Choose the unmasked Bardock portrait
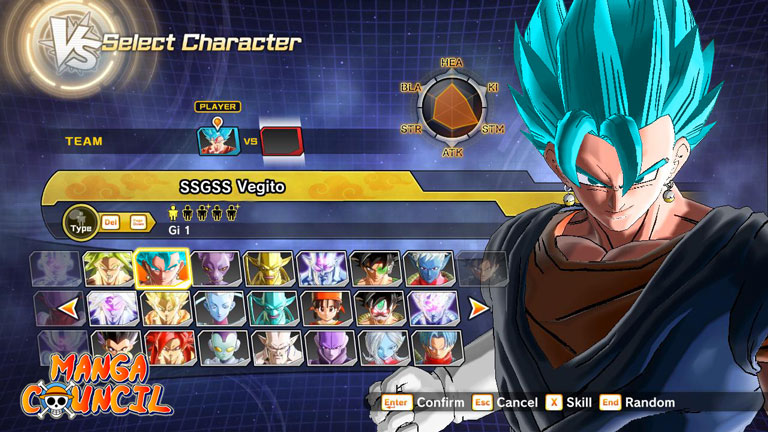The image size is (768, 432). tap(375, 269)
